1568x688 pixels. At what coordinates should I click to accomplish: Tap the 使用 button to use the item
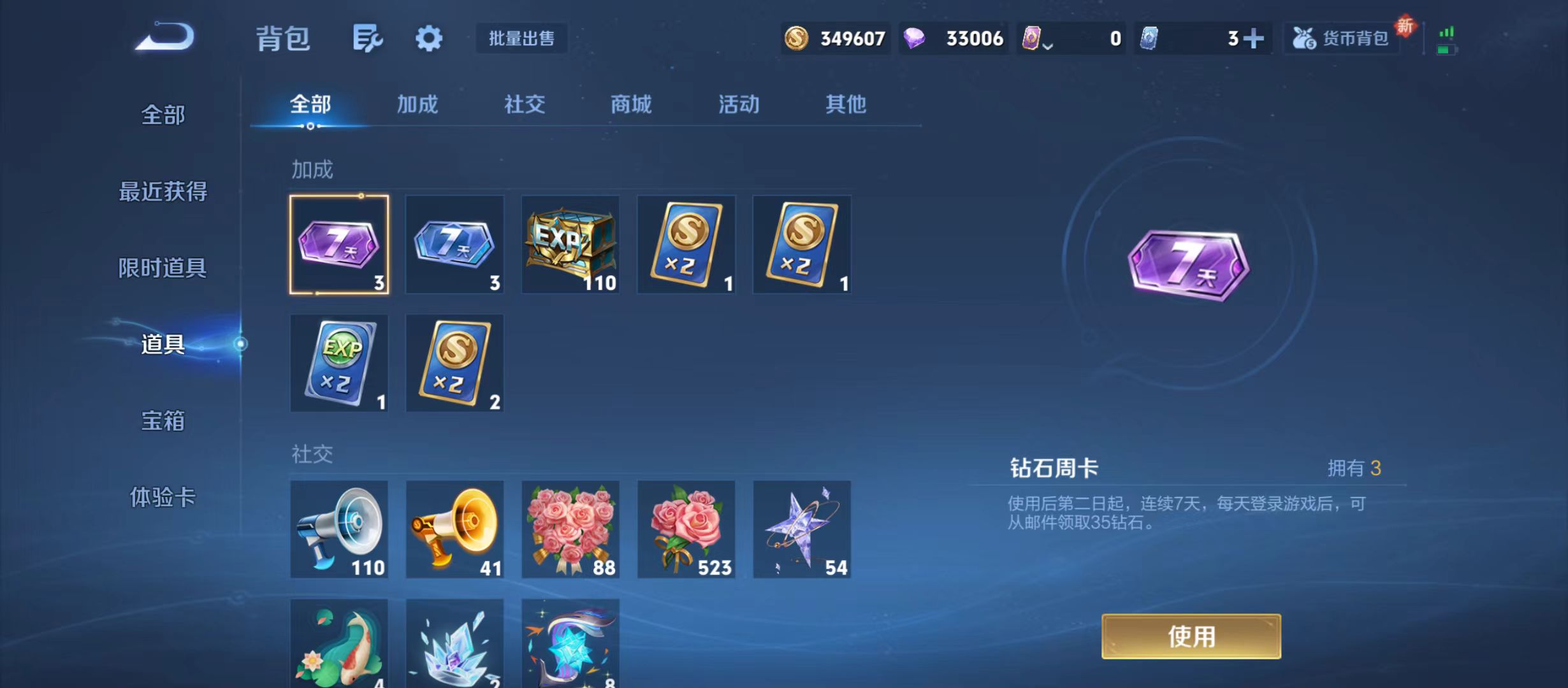click(1189, 635)
